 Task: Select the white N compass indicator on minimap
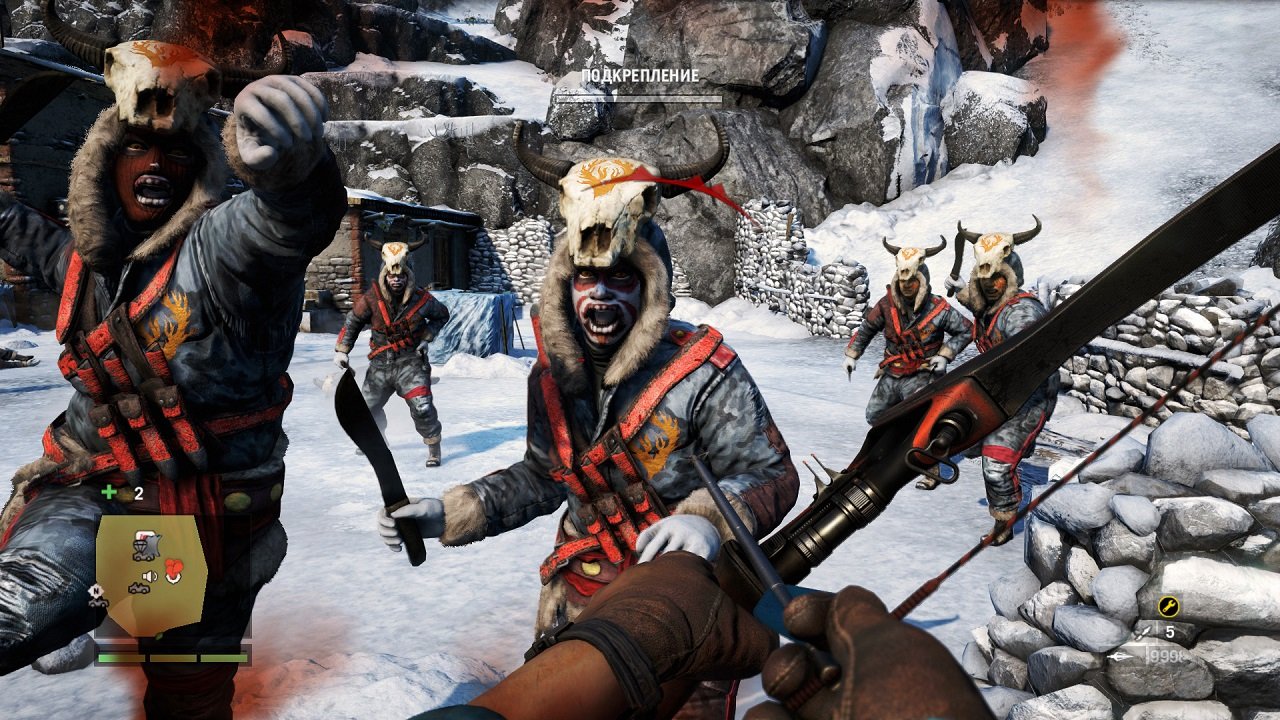(x=96, y=591)
